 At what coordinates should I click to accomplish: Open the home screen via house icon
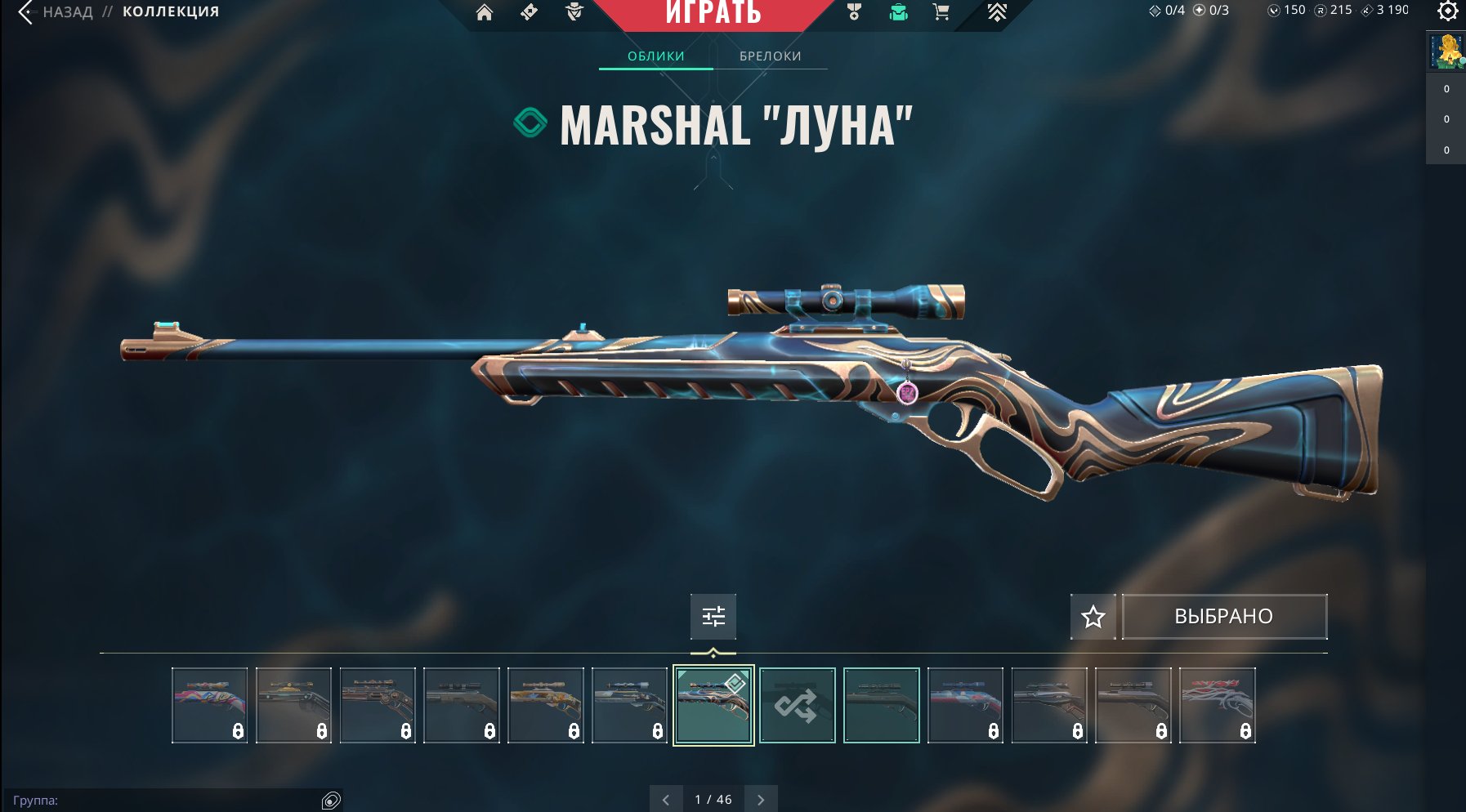[x=485, y=12]
